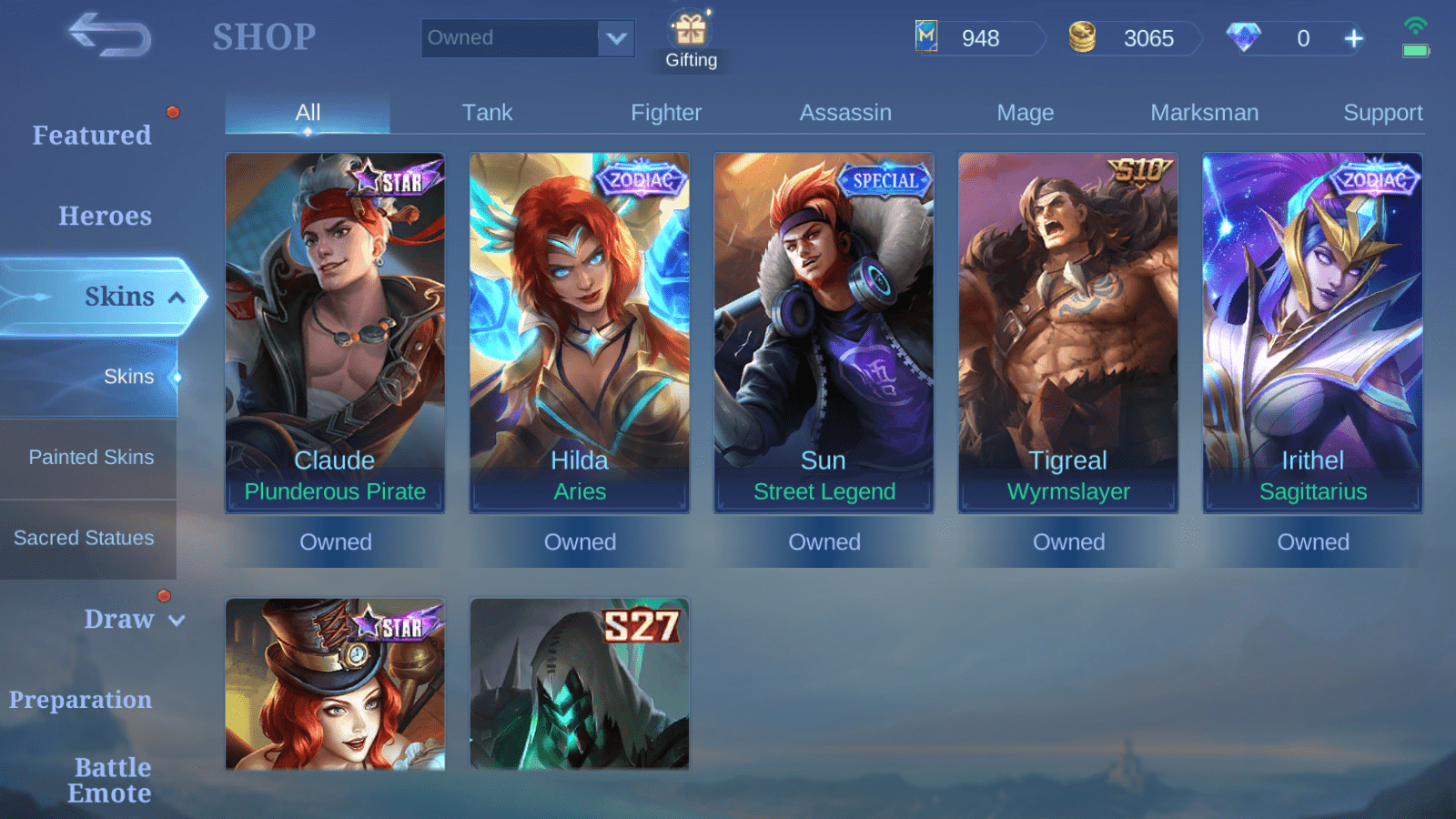The image size is (1456, 819).
Task: Expand the Draw section
Action: tap(132, 620)
